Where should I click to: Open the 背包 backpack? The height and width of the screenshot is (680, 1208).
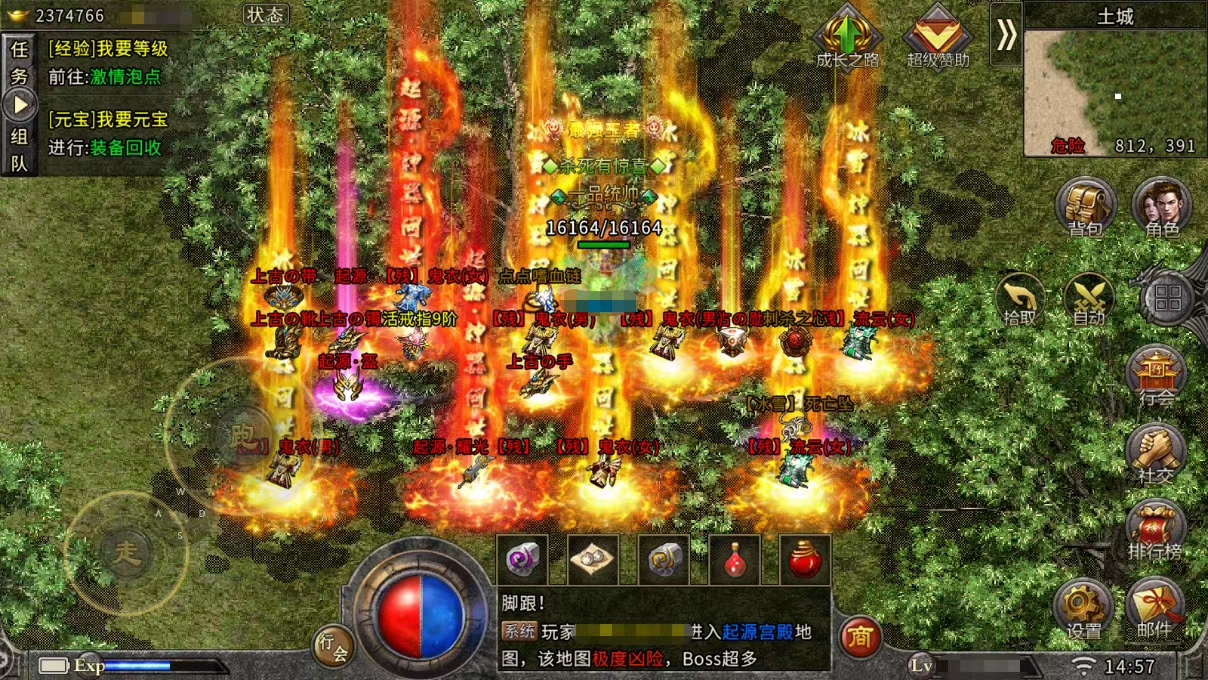click(x=1086, y=206)
